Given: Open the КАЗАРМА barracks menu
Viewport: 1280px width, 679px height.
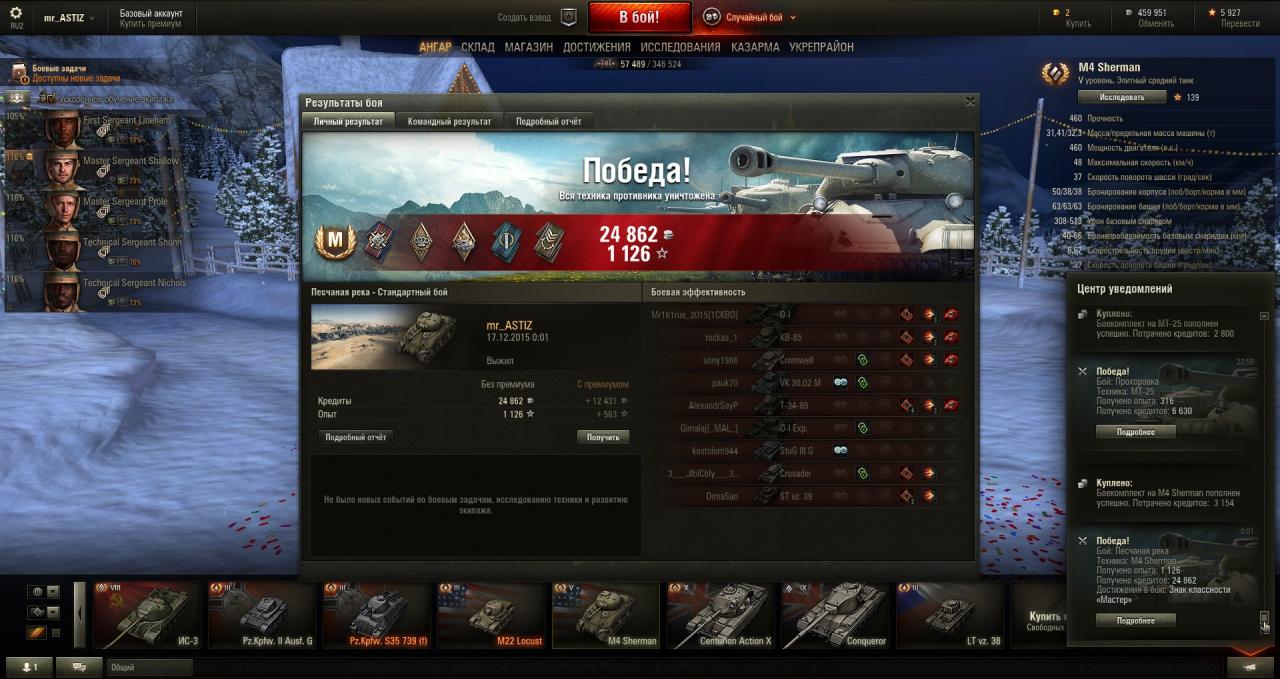Looking at the screenshot, I should pos(755,47).
